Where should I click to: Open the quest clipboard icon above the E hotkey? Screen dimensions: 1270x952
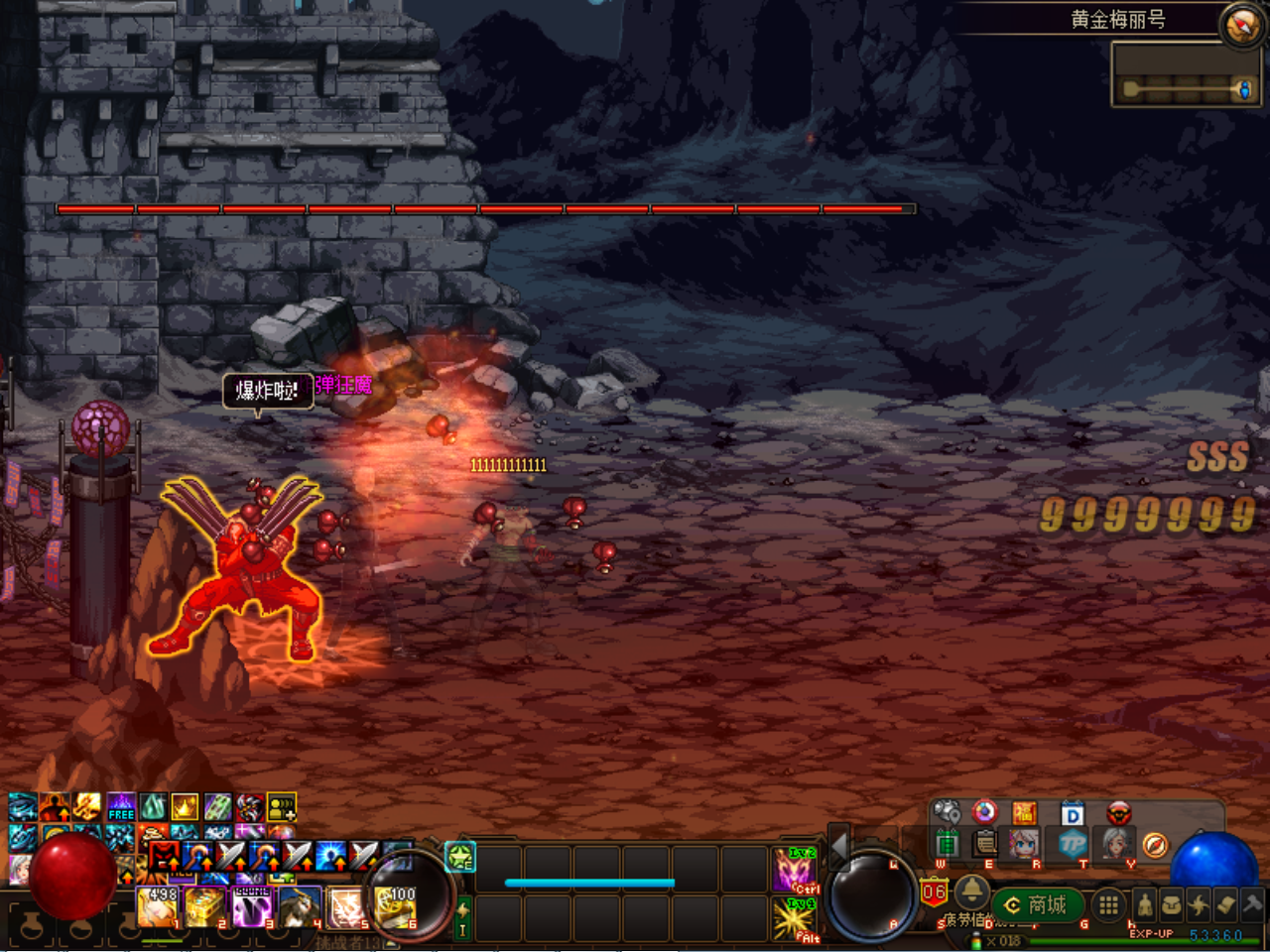983,842
